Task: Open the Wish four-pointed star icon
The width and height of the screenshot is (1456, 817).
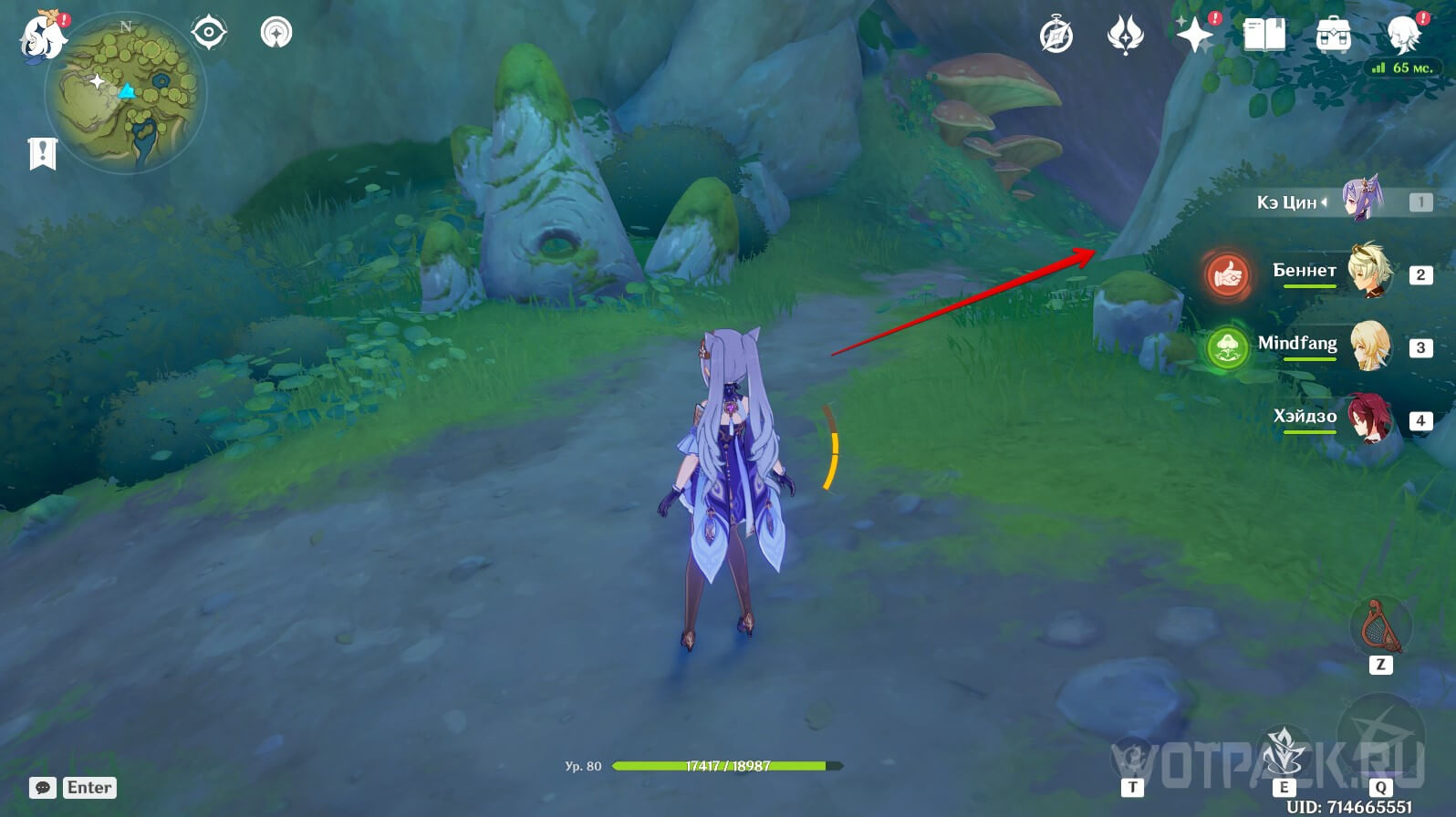Action: tap(1194, 36)
